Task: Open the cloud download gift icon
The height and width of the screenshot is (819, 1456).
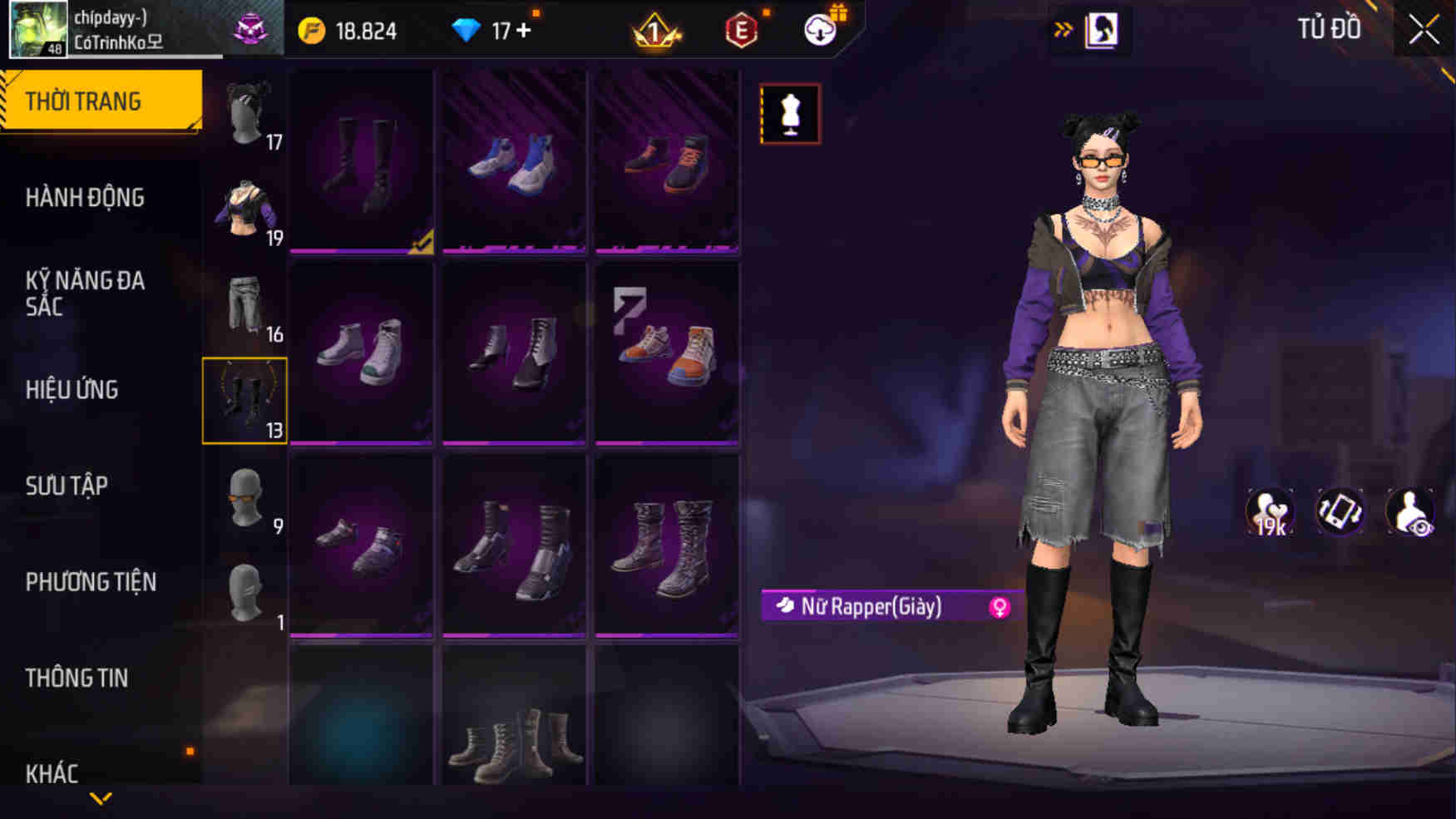Action: (x=819, y=32)
